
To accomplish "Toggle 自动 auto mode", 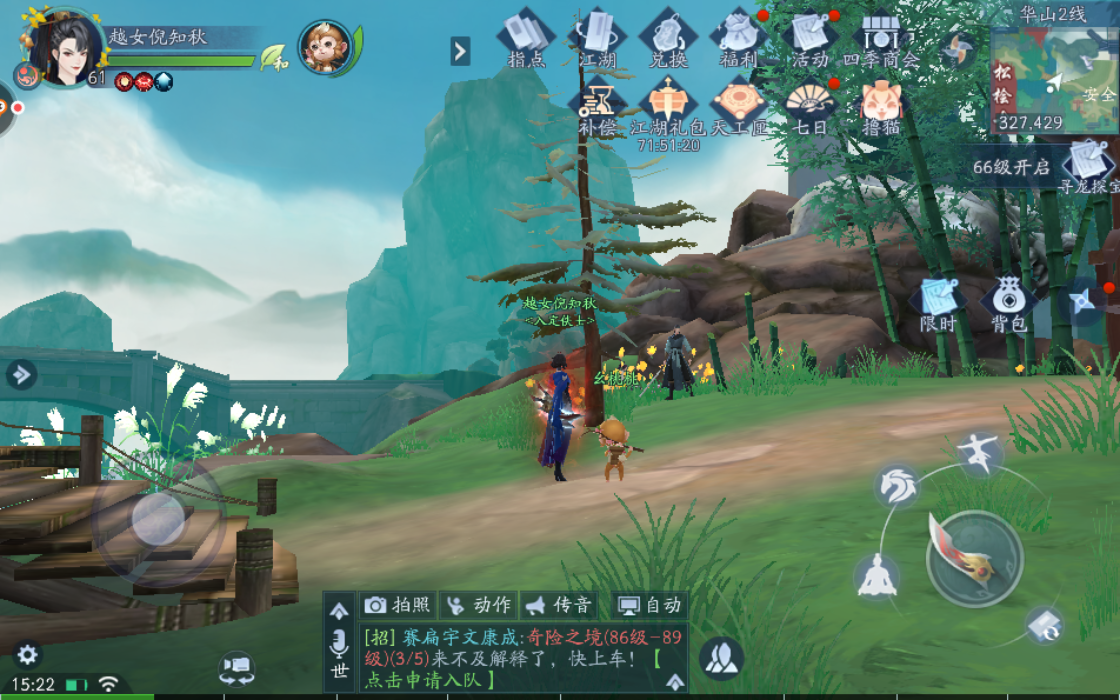I will pyautogui.click(x=650, y=605).
